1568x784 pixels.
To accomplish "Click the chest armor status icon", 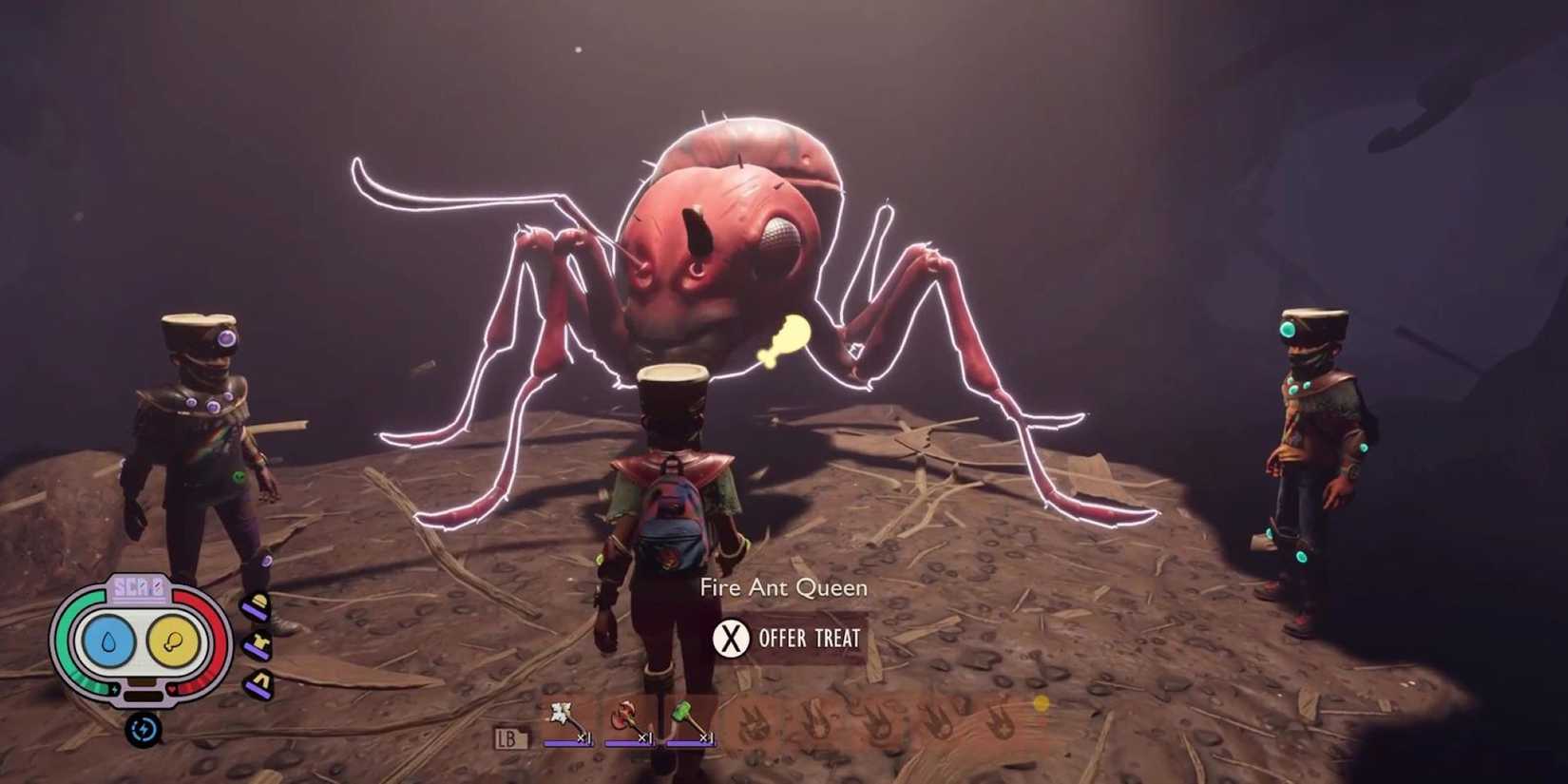I will [257, 645].
